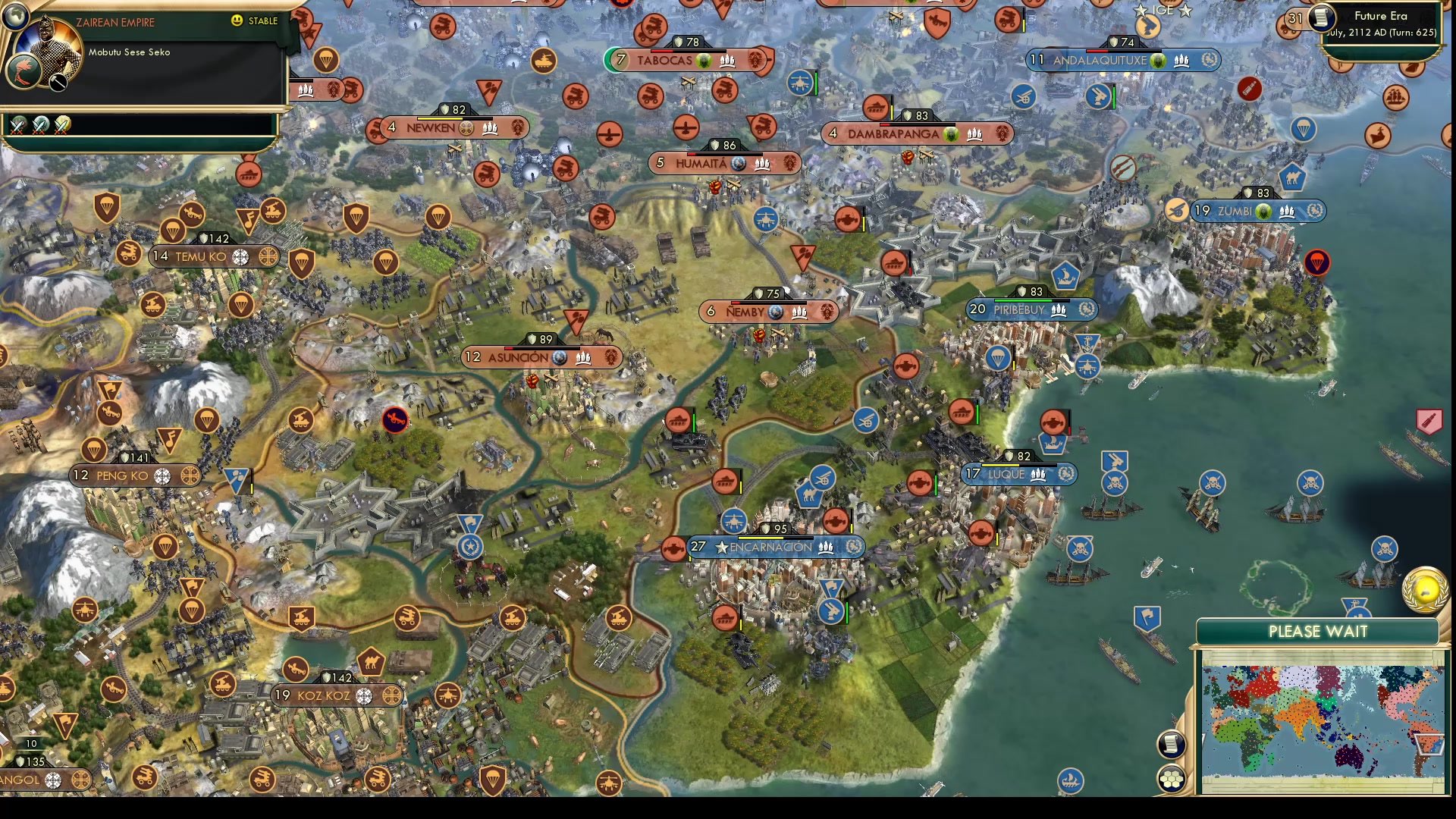Viewport: 1456px width, 819px height.
Task: Expand the notification stack labeled 31
Action: tap(1294, 18)
